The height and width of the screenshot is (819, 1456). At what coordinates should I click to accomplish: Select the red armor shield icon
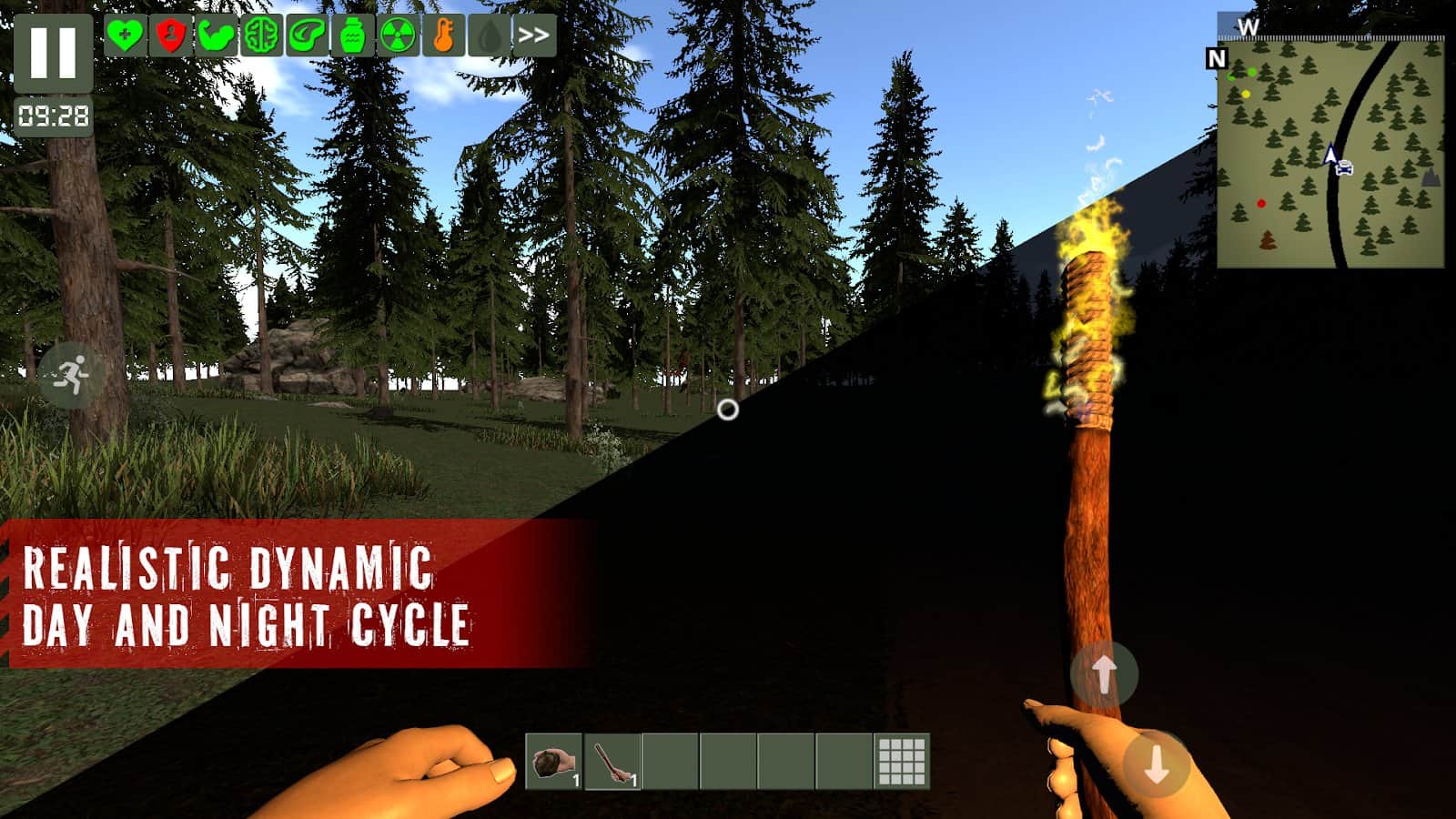click(x=169, y=36)
